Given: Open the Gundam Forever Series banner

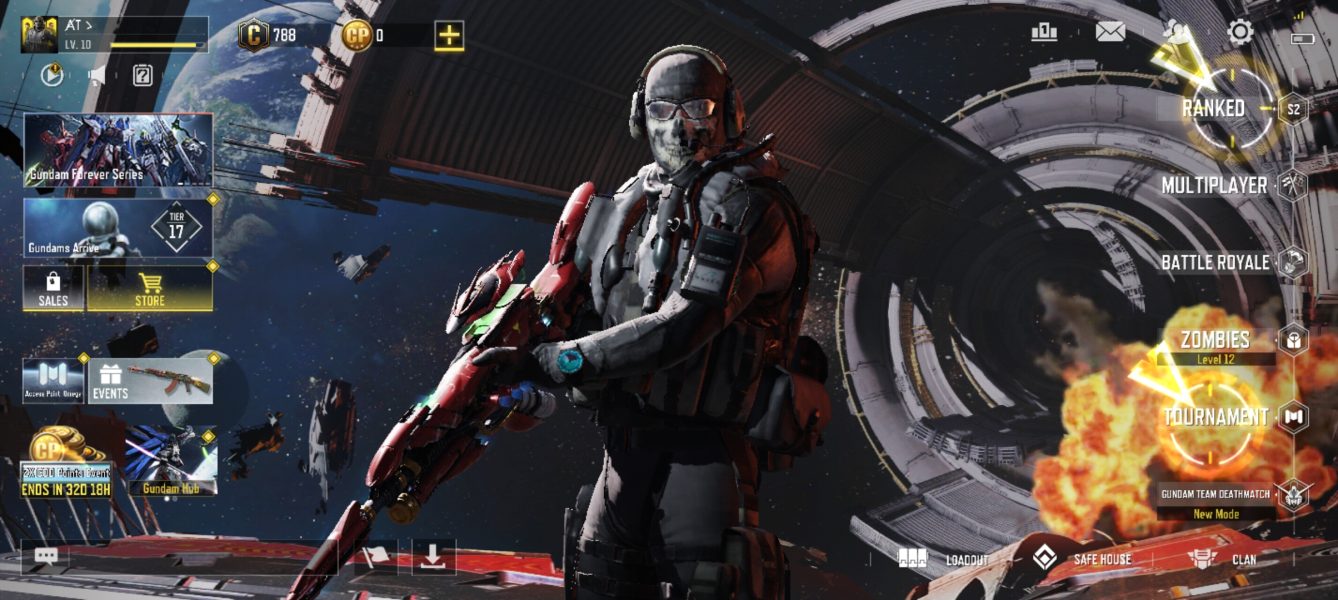Looking at the screenshot, I should pos(118,150).
